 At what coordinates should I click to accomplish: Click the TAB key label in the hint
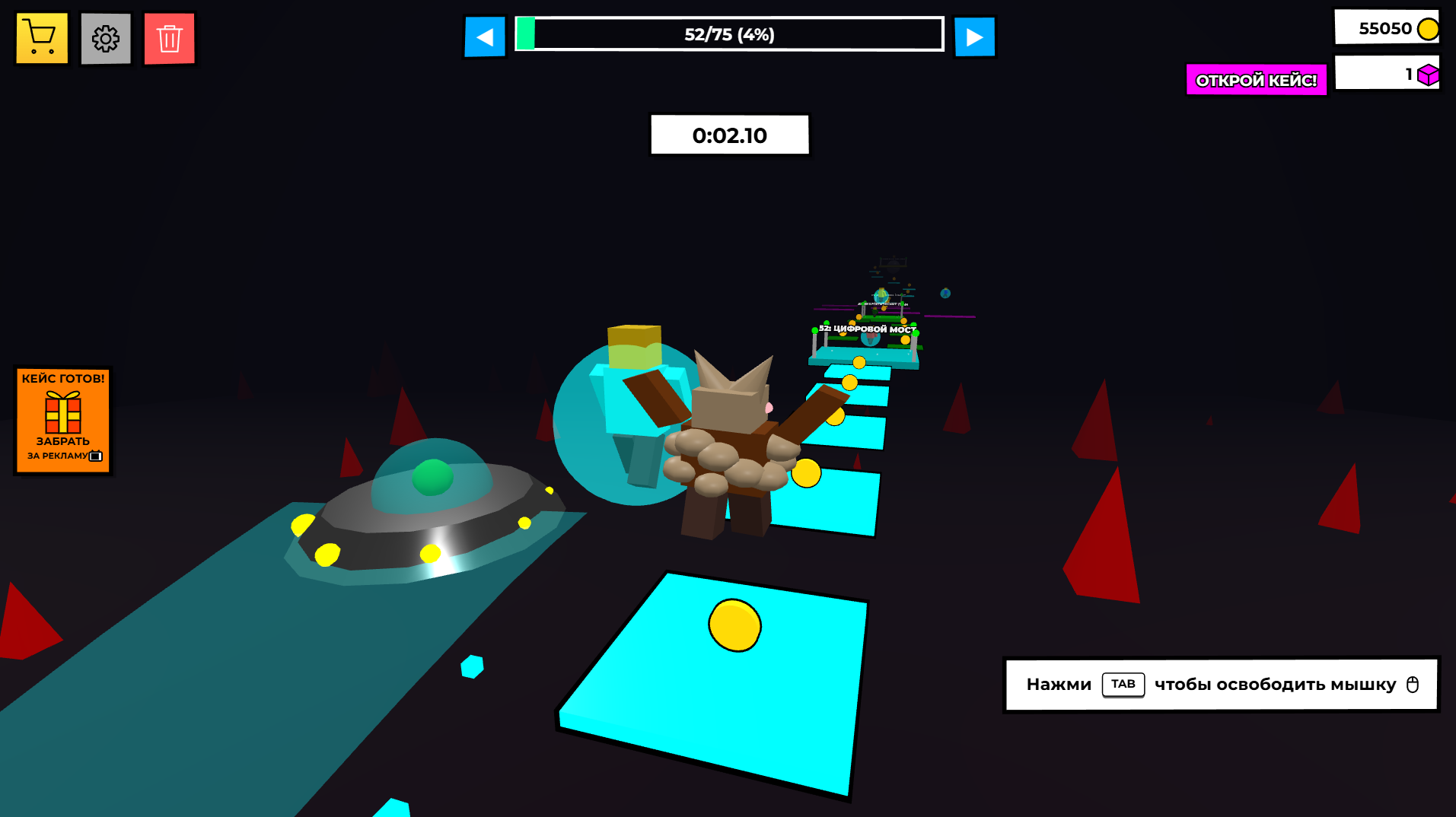coord(1123,684)
